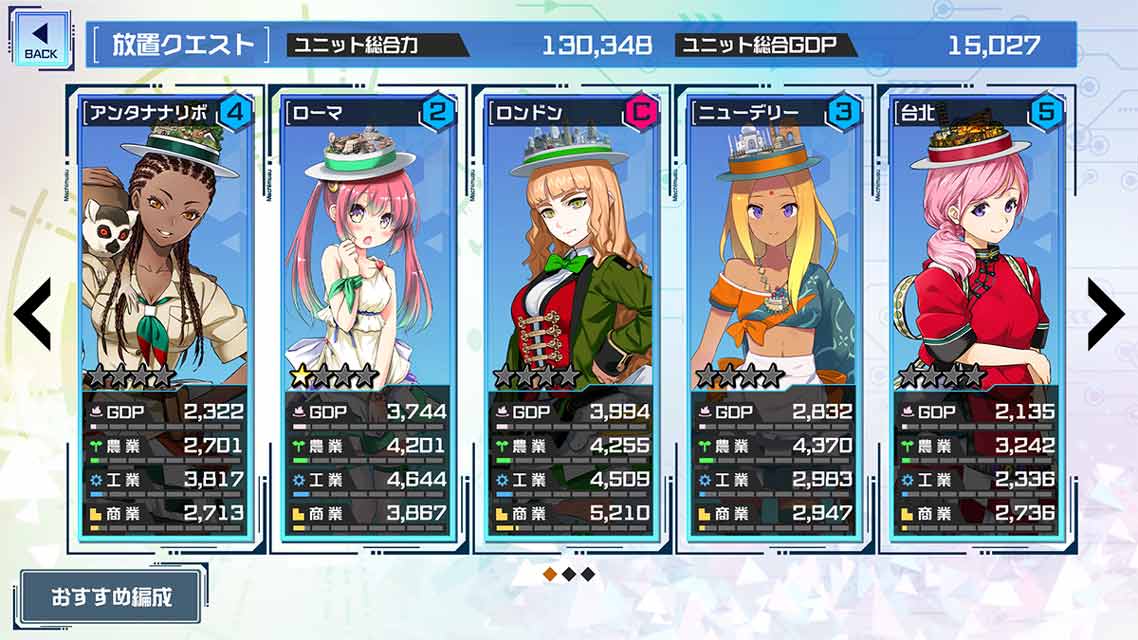Go back with the BACK button
Screen dimensions: 1138x640
coord(41,41)
